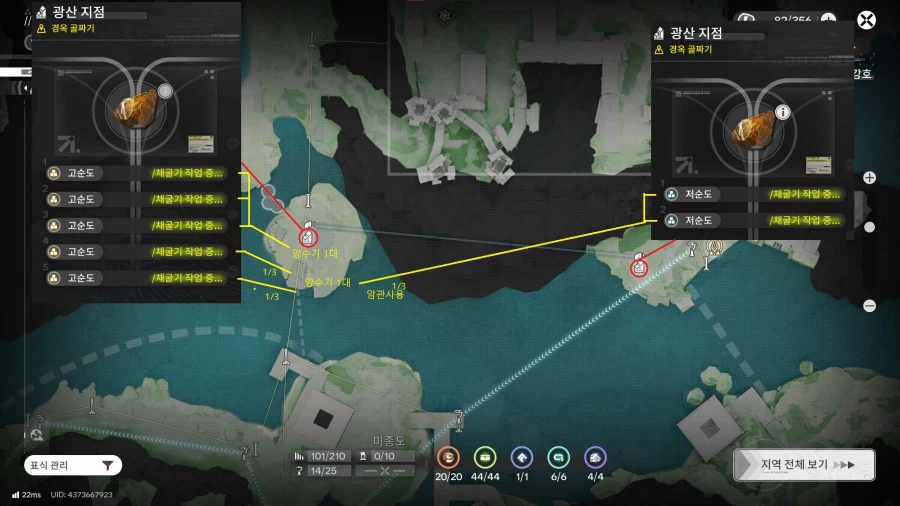Select the purple icon showing 4/4

point(595,457)
